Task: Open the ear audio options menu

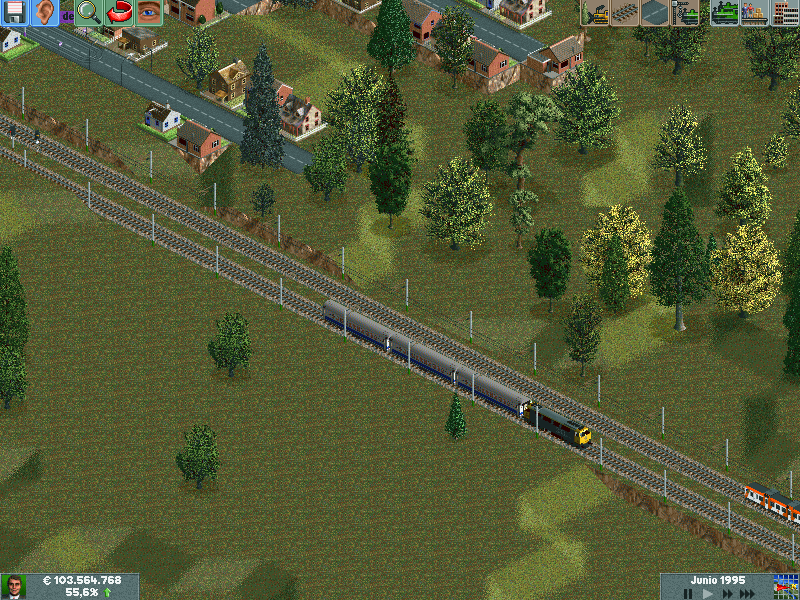Action: [x=45, y=13]
